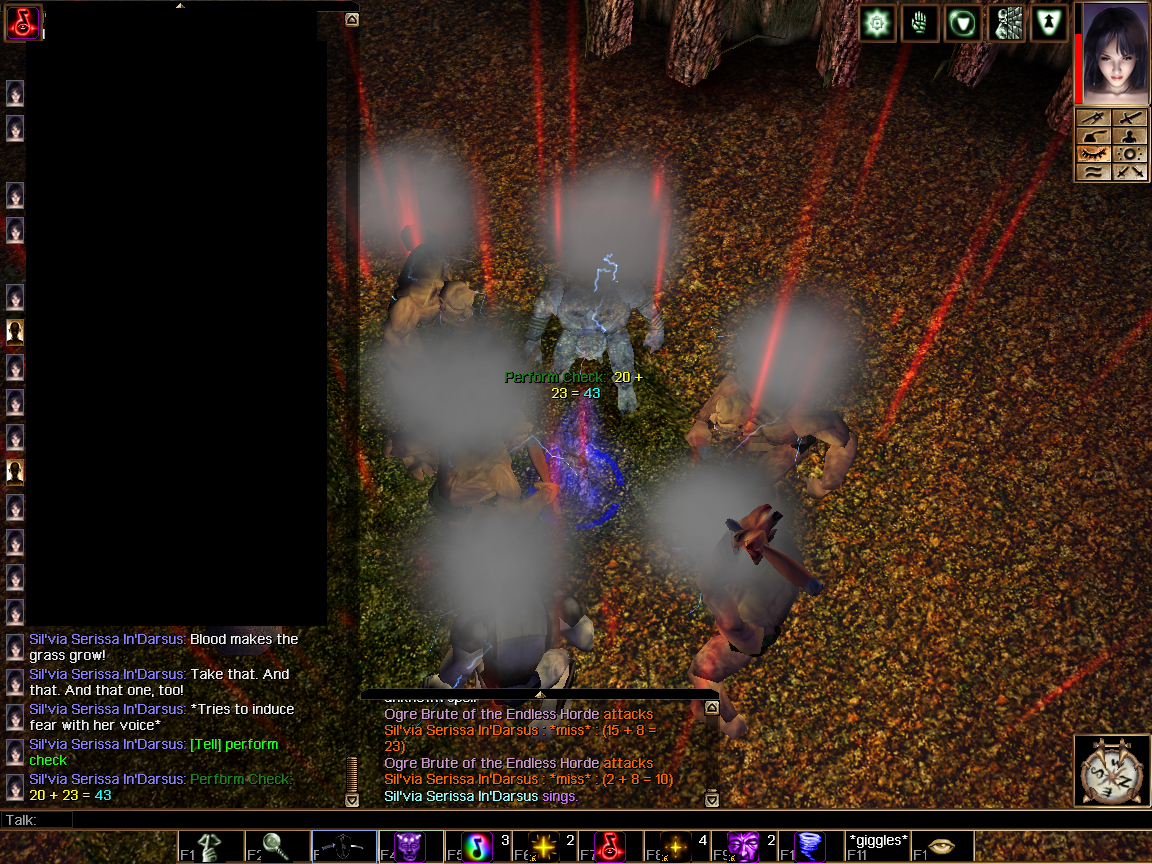Viewport: 1152px width, 864px height.
Task: Activate the eye icon hotbar slot
Action: [942, 847]
